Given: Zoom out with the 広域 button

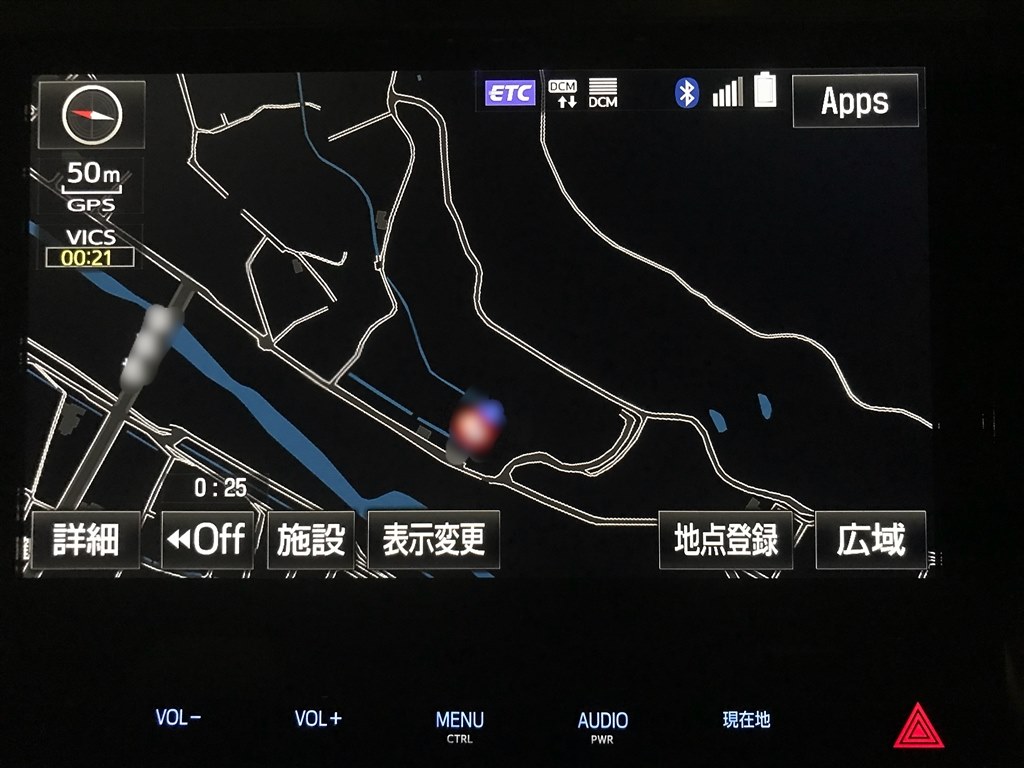Looking at the screenshot, I should (x=870, y=540).
